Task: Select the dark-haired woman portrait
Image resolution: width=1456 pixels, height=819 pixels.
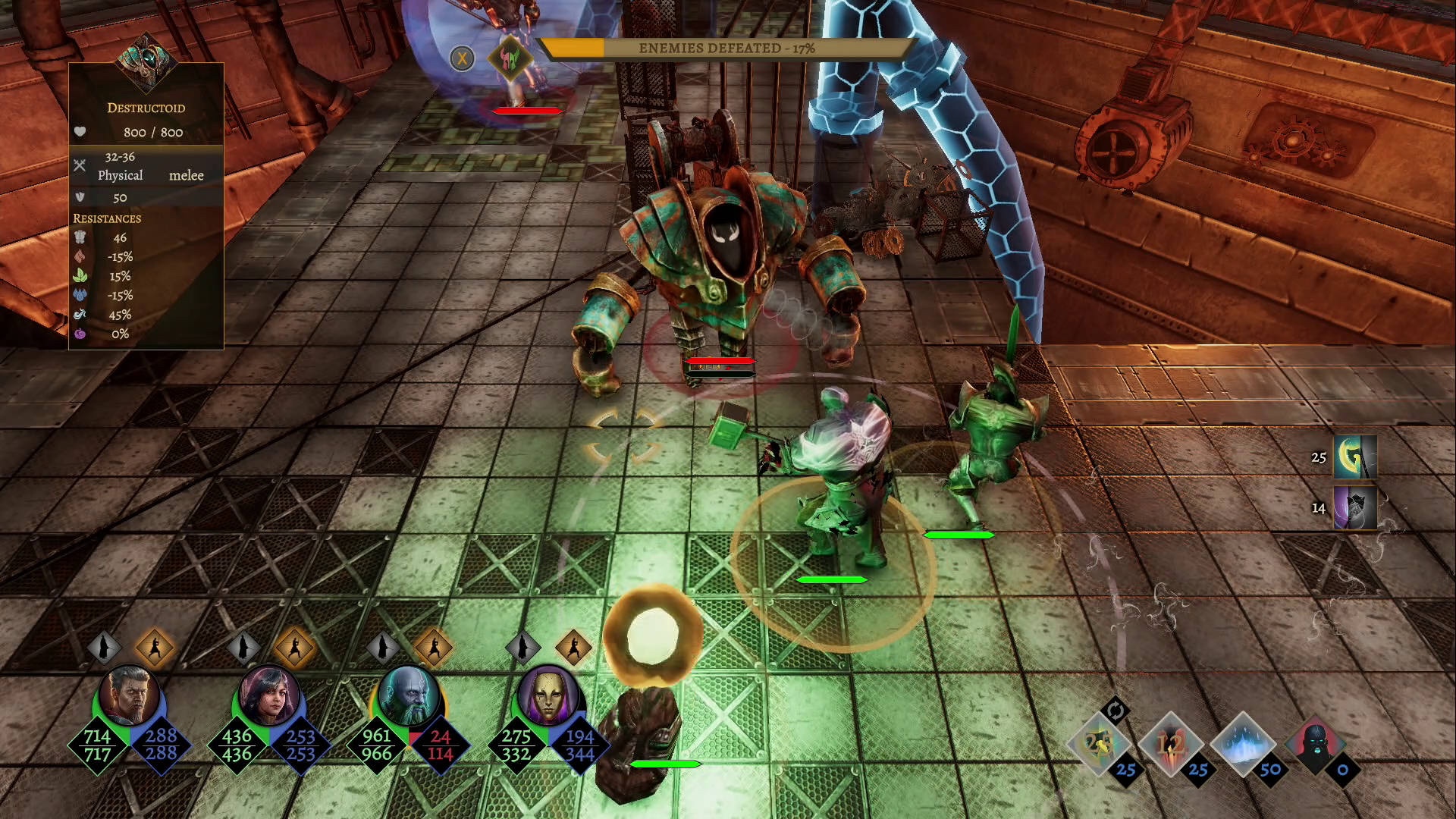Action: click(x=268, y=696)
